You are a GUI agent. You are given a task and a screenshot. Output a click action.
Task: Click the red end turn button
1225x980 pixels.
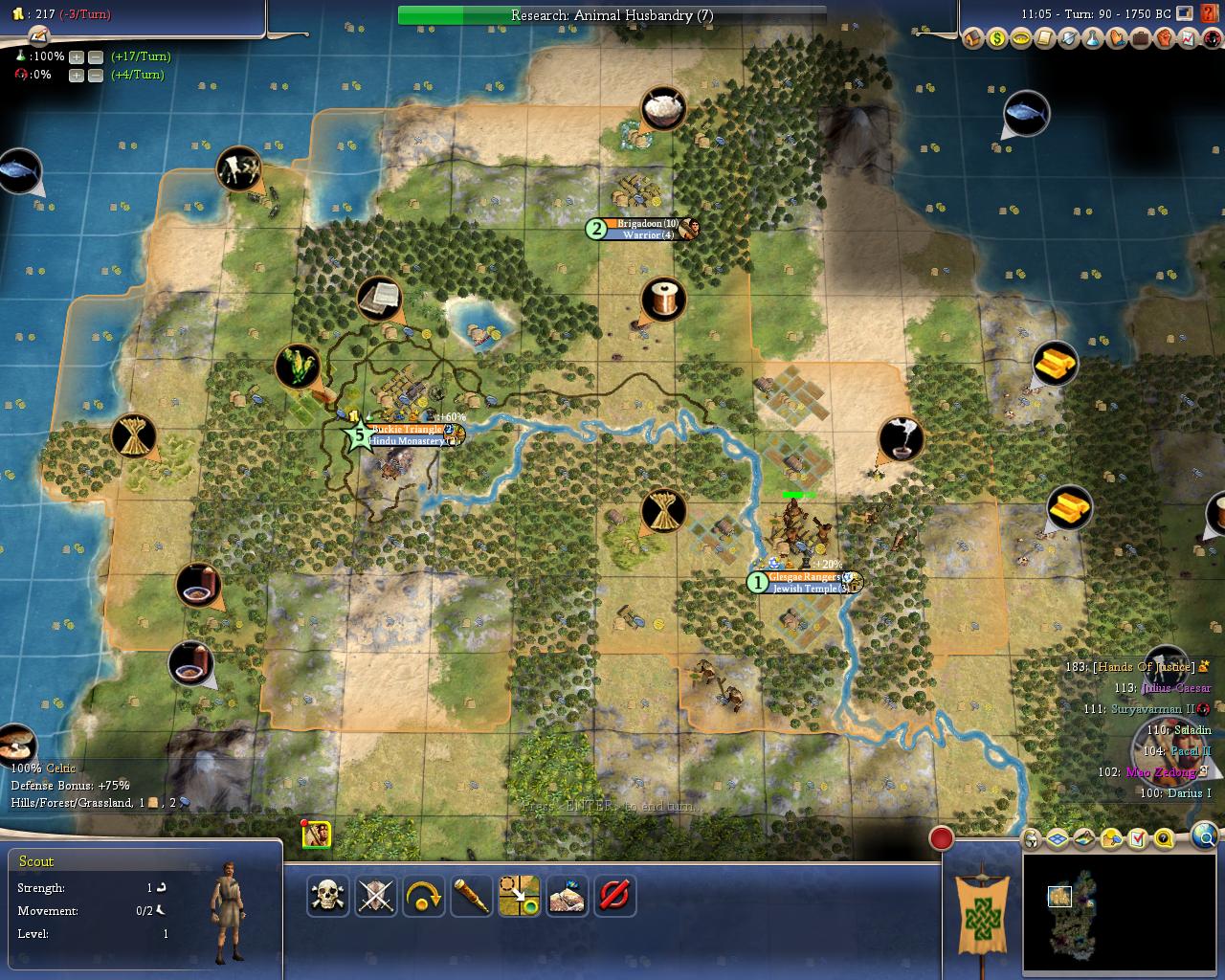tap(942, 839)
